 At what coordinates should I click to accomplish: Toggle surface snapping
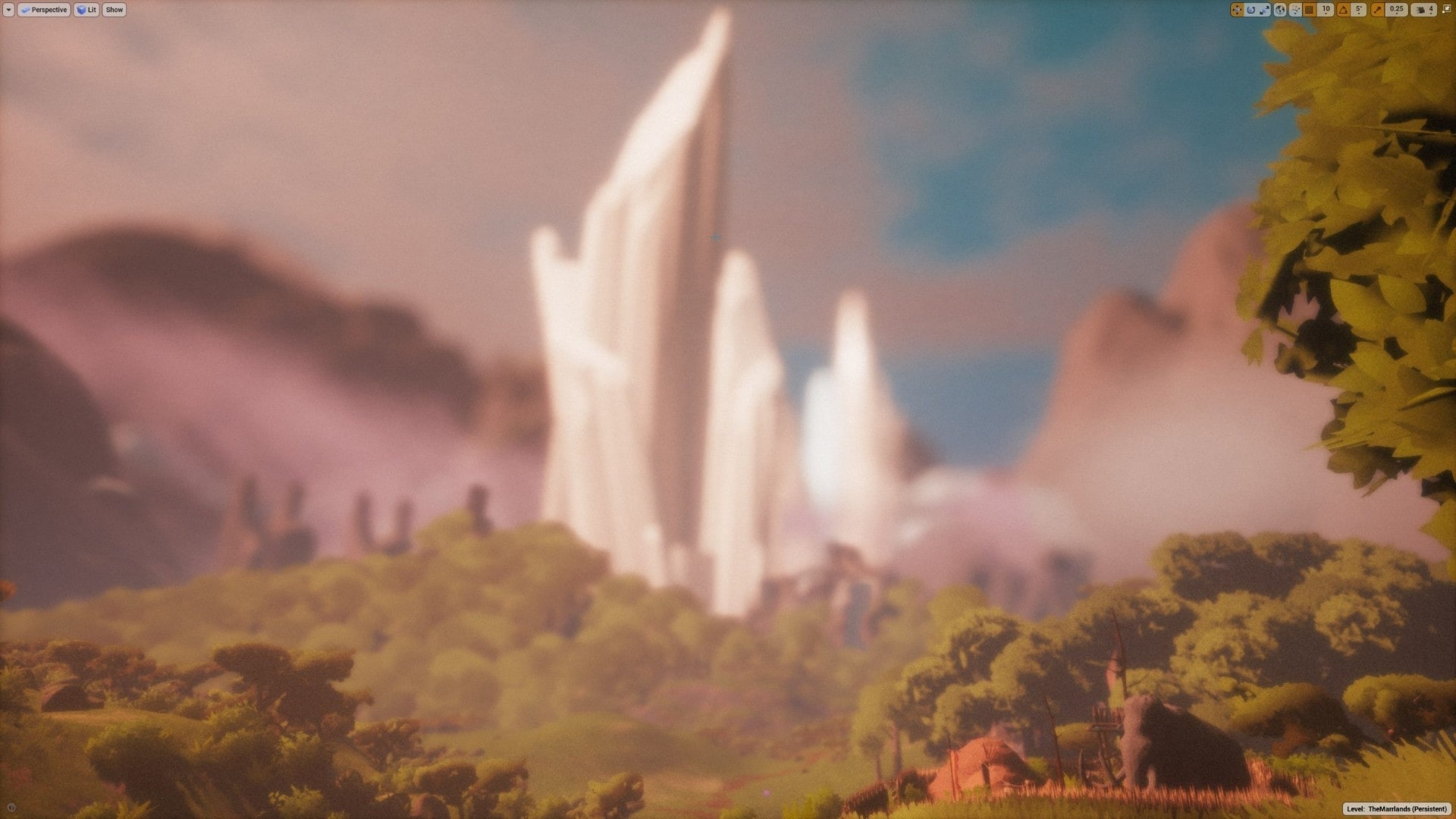(x=1295, y=10)
